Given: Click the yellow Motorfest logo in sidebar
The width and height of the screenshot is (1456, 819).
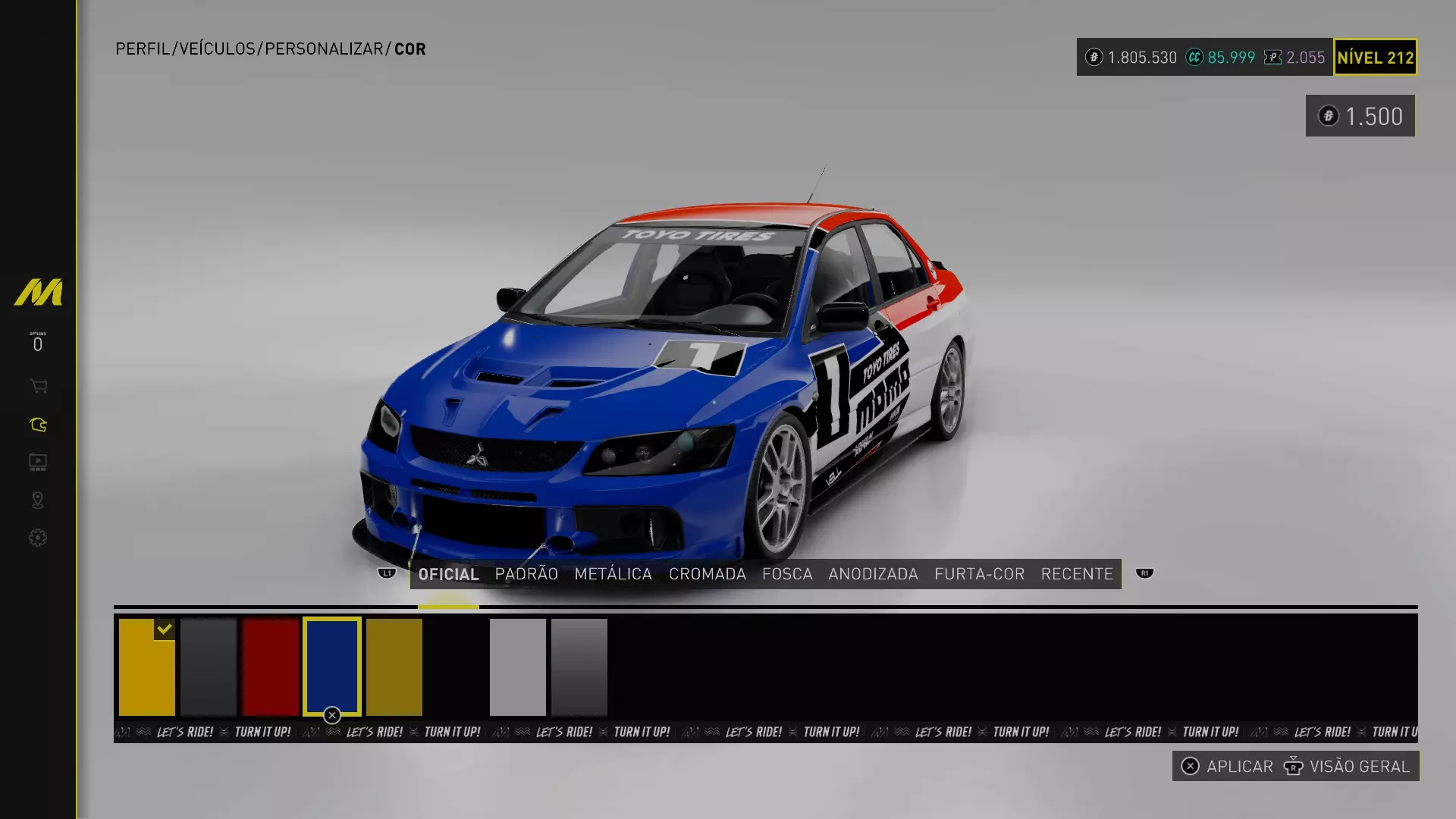Looking at the screenshot, I should point(38,293).
